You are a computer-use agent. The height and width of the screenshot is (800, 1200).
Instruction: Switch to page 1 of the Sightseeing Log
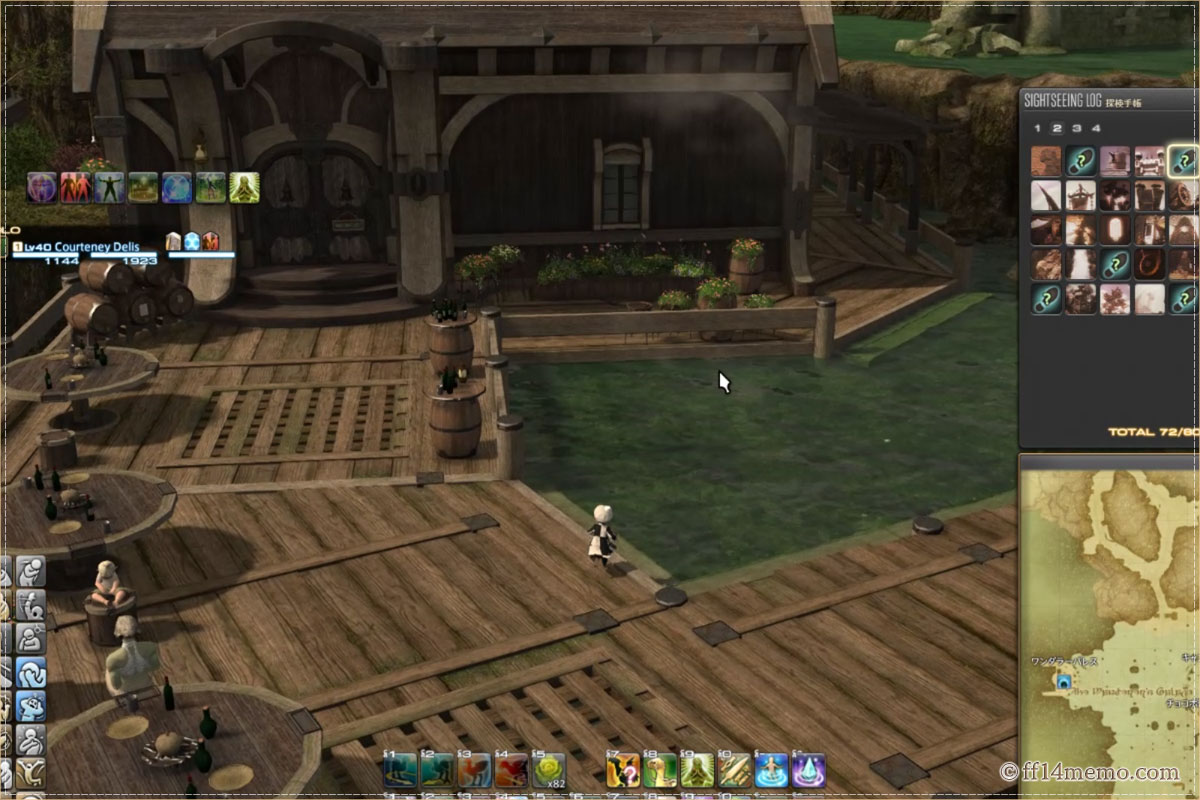click(1037, 128)
